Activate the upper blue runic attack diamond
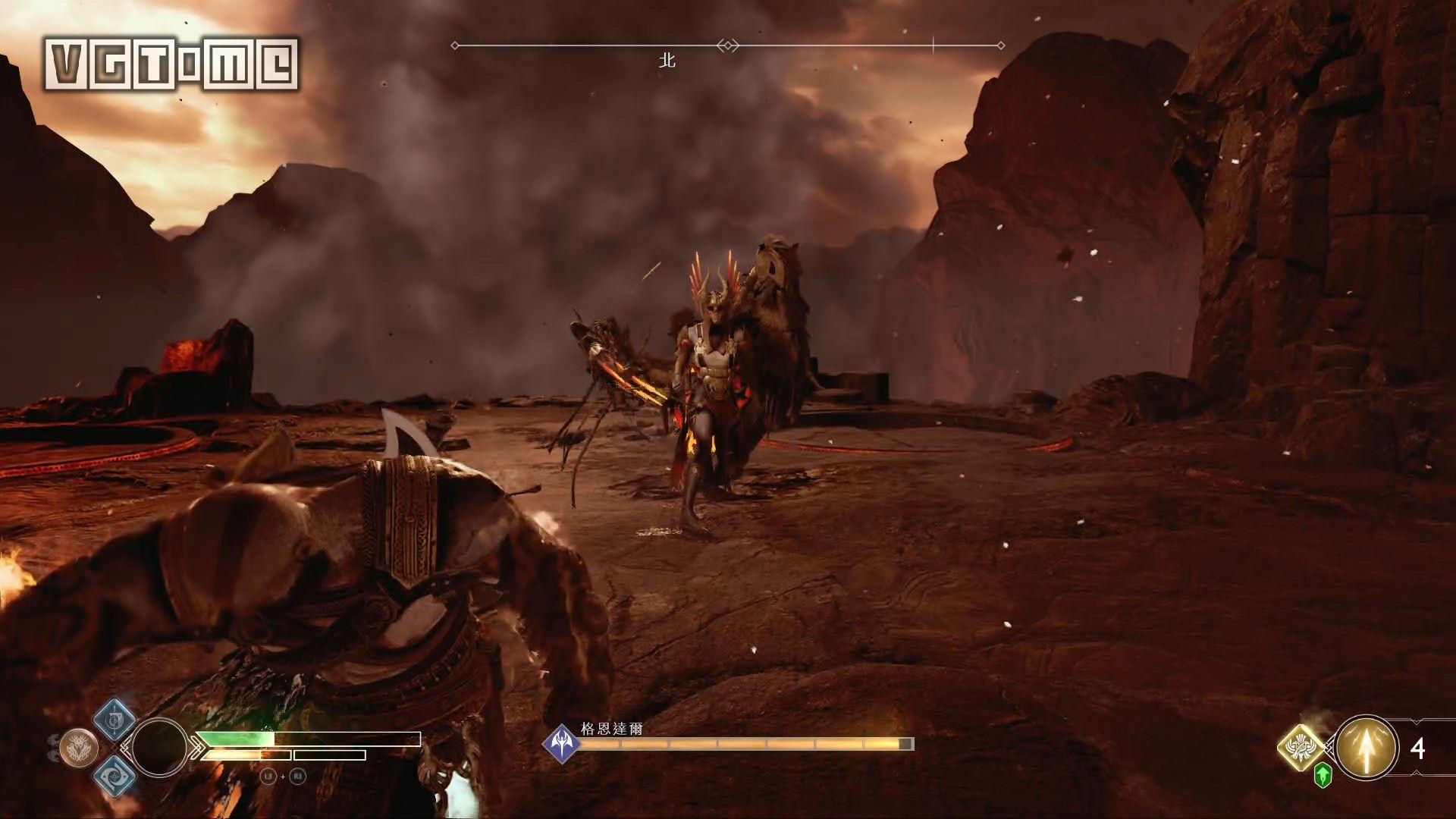The image size is (1456, 819). coord(115,720)
